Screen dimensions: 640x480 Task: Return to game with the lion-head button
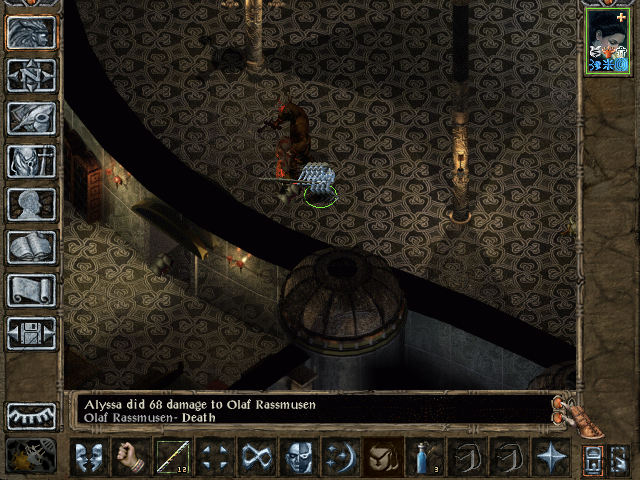(31, 31)
